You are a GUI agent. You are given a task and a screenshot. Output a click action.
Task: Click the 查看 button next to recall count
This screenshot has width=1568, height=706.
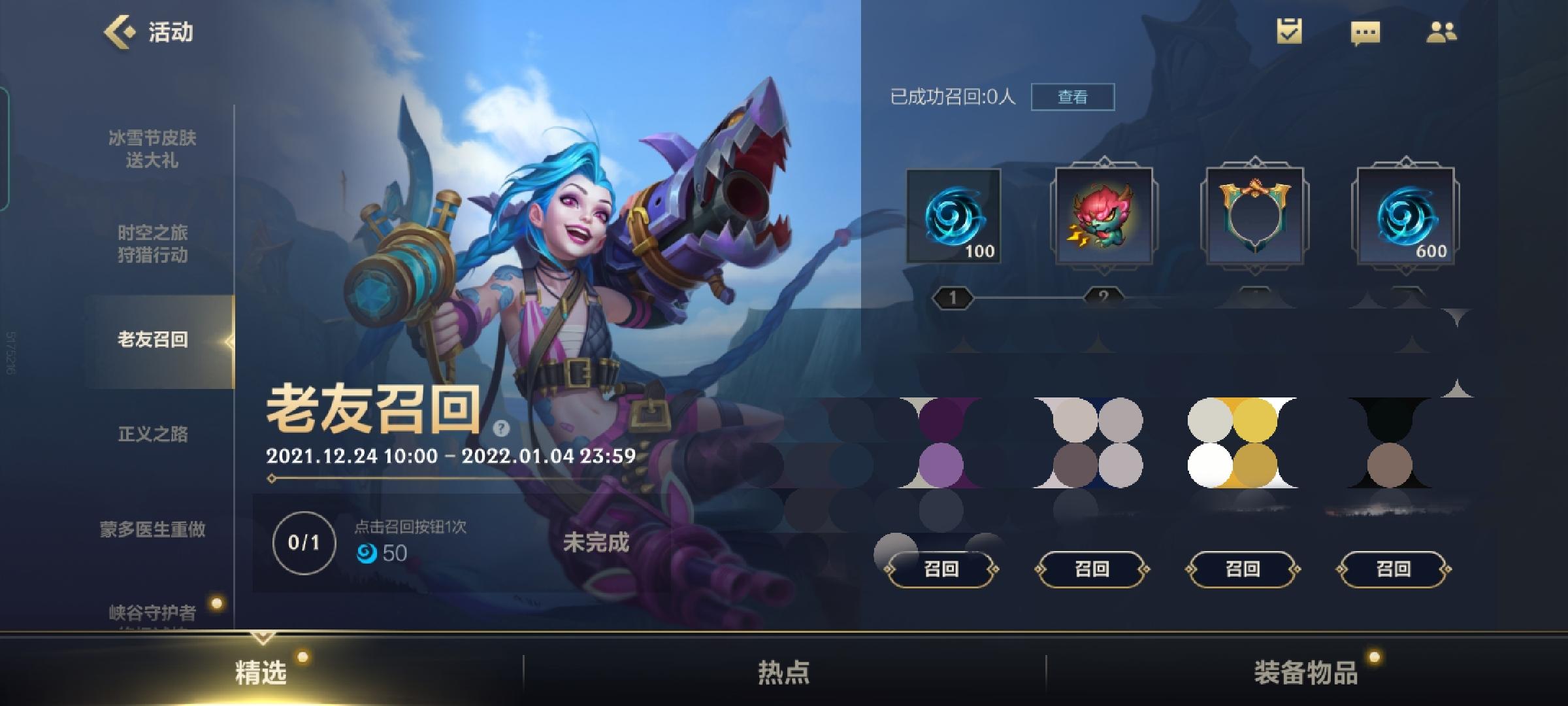click(x=1073, y=95)
